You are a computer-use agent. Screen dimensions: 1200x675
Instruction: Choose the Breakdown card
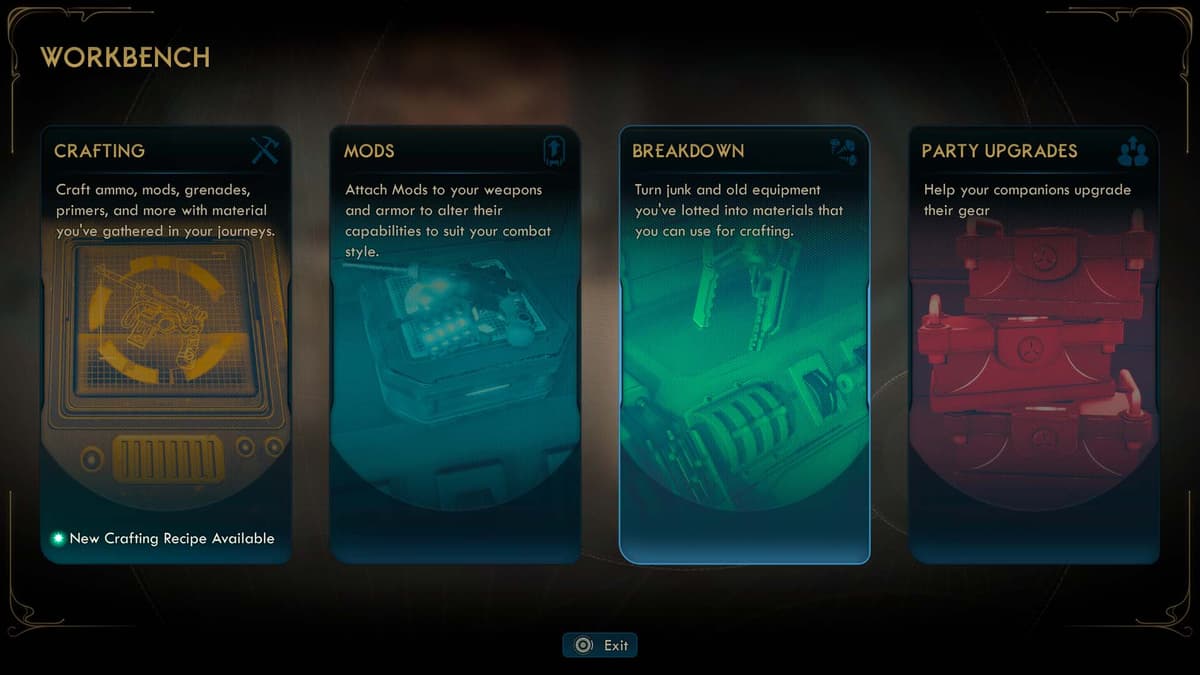744,345
